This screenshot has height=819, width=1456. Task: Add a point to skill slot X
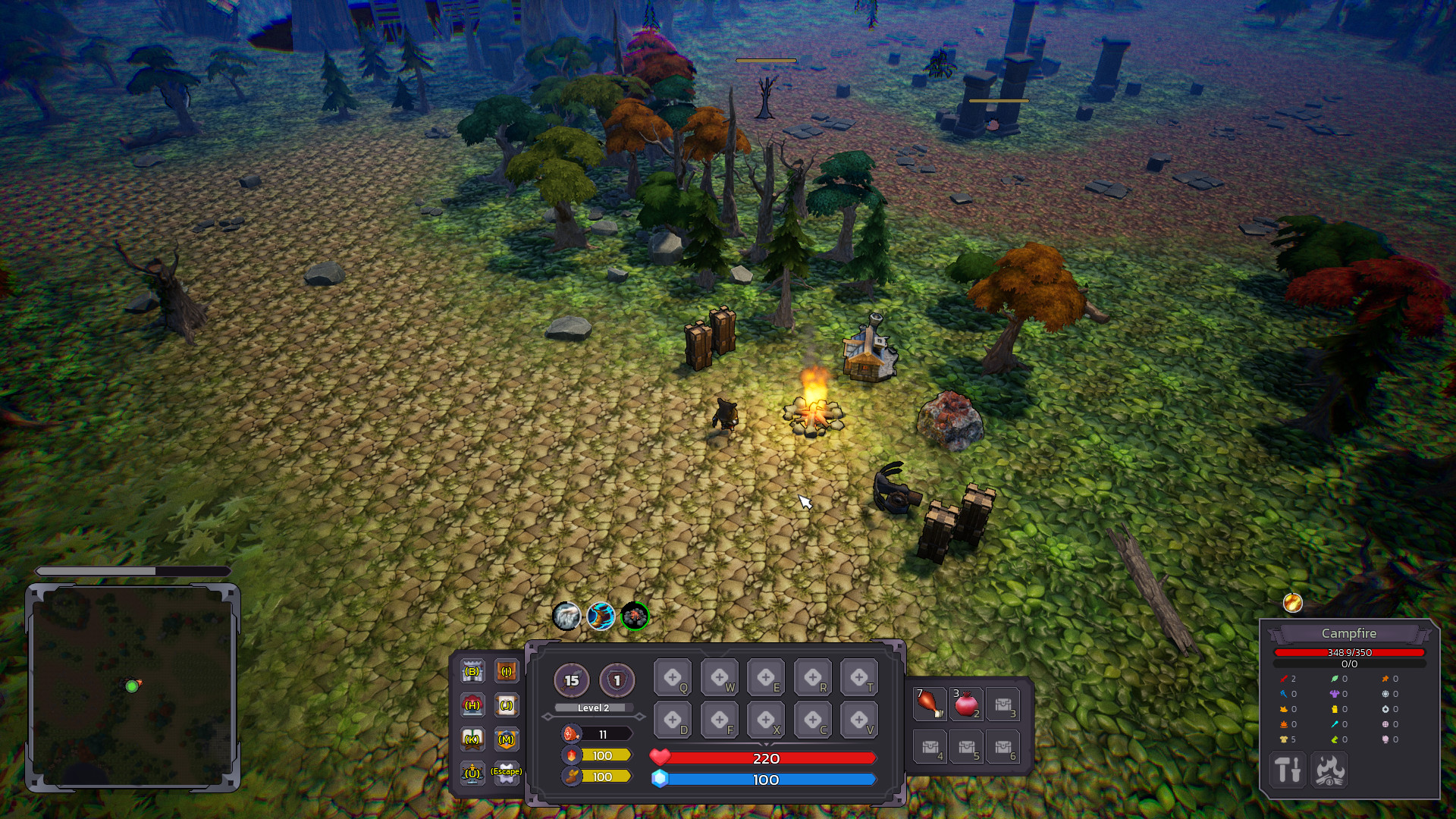pyautogui.click(x=765, y=719)
